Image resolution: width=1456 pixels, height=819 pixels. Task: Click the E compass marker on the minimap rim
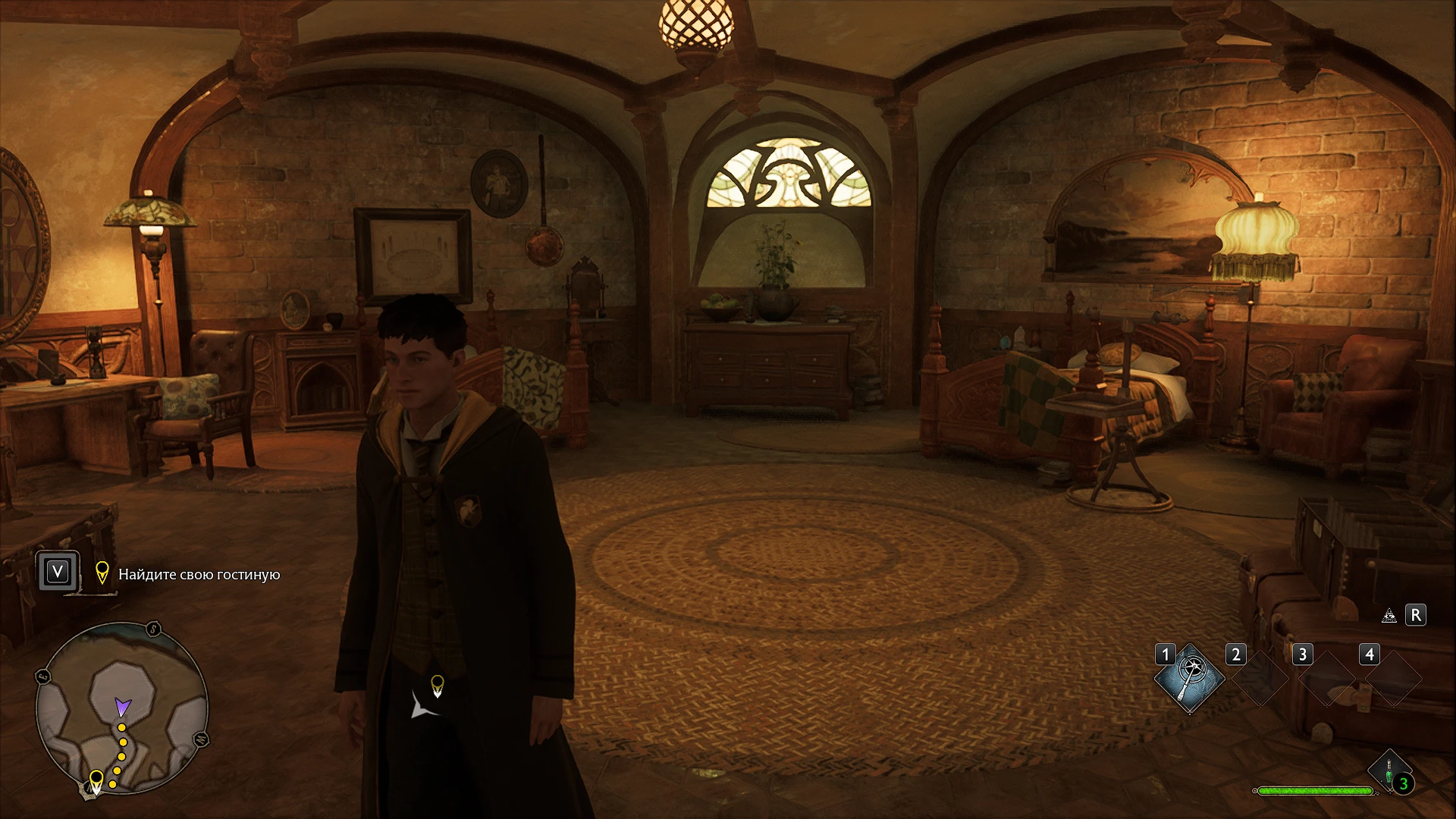pos(42,675)
